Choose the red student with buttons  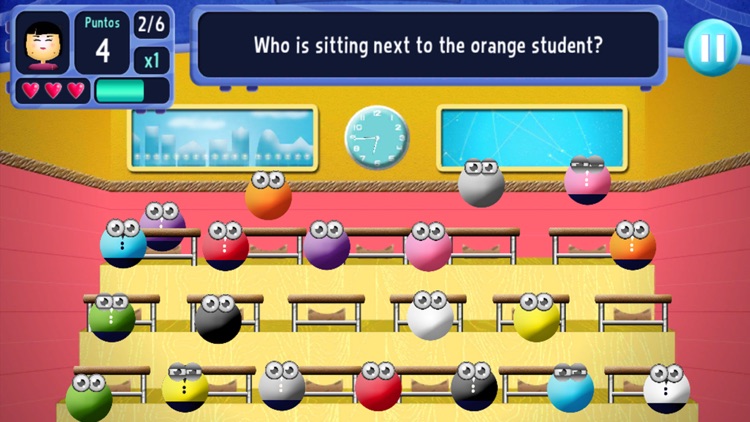pyautogui.click(x=226, y=246)
